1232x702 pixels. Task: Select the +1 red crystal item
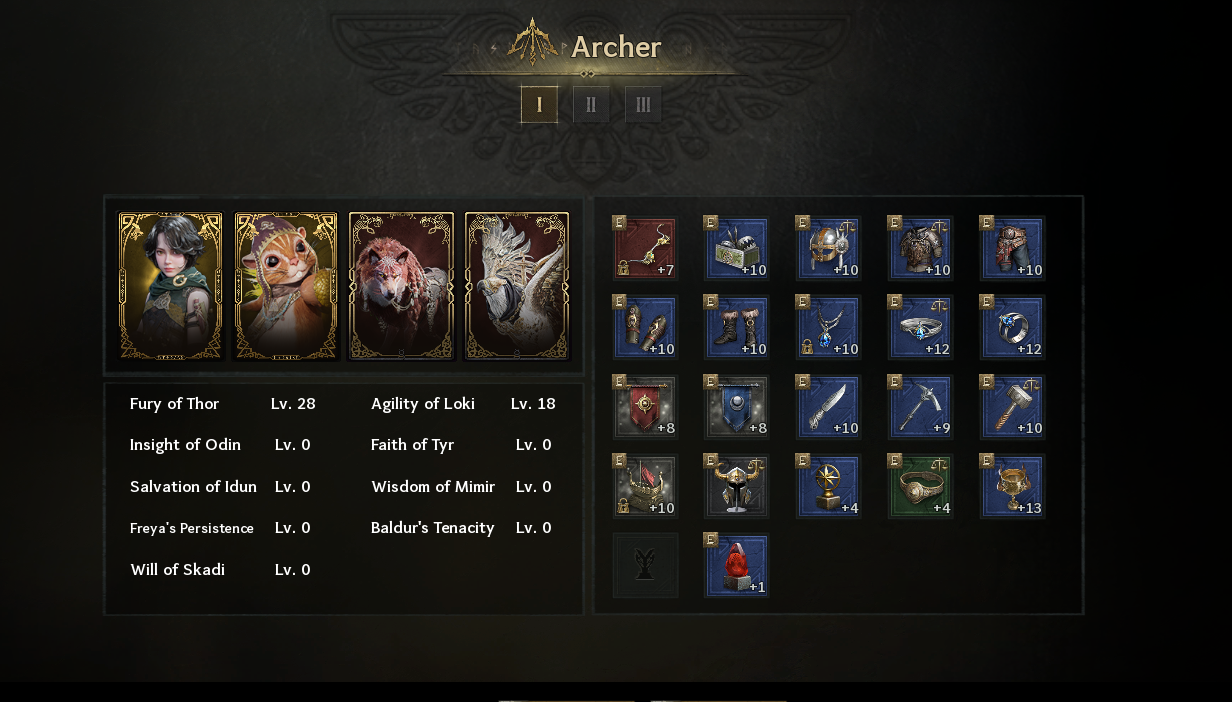click(737, 565)
